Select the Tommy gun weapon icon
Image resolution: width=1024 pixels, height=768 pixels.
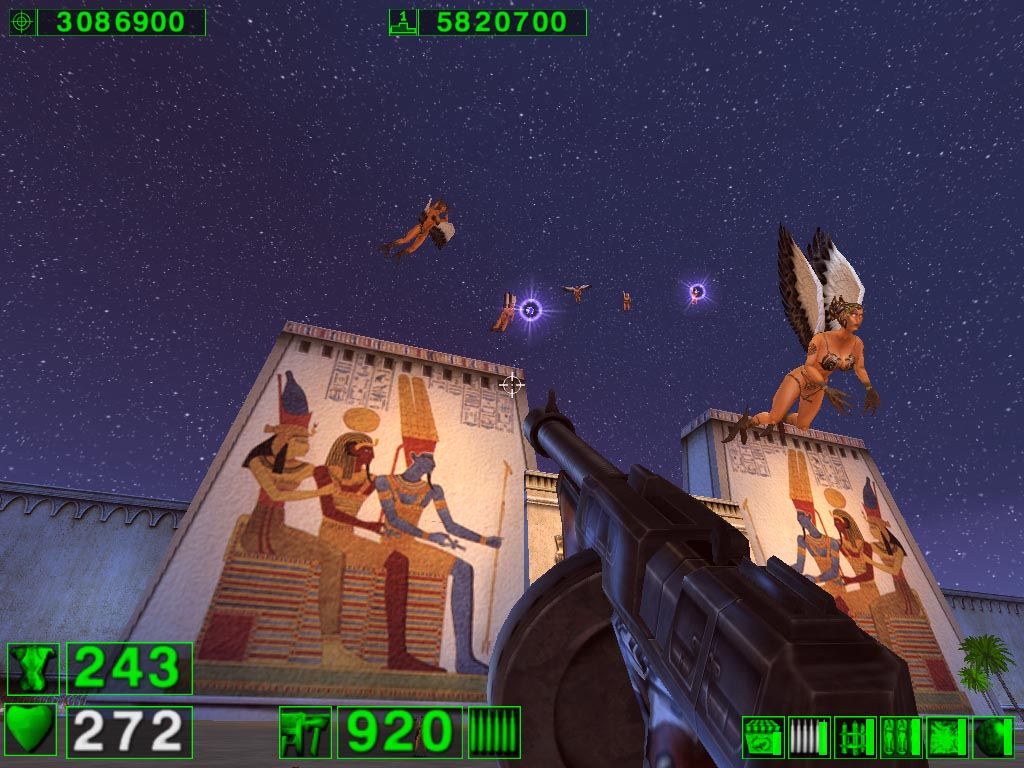pos(304,732)
